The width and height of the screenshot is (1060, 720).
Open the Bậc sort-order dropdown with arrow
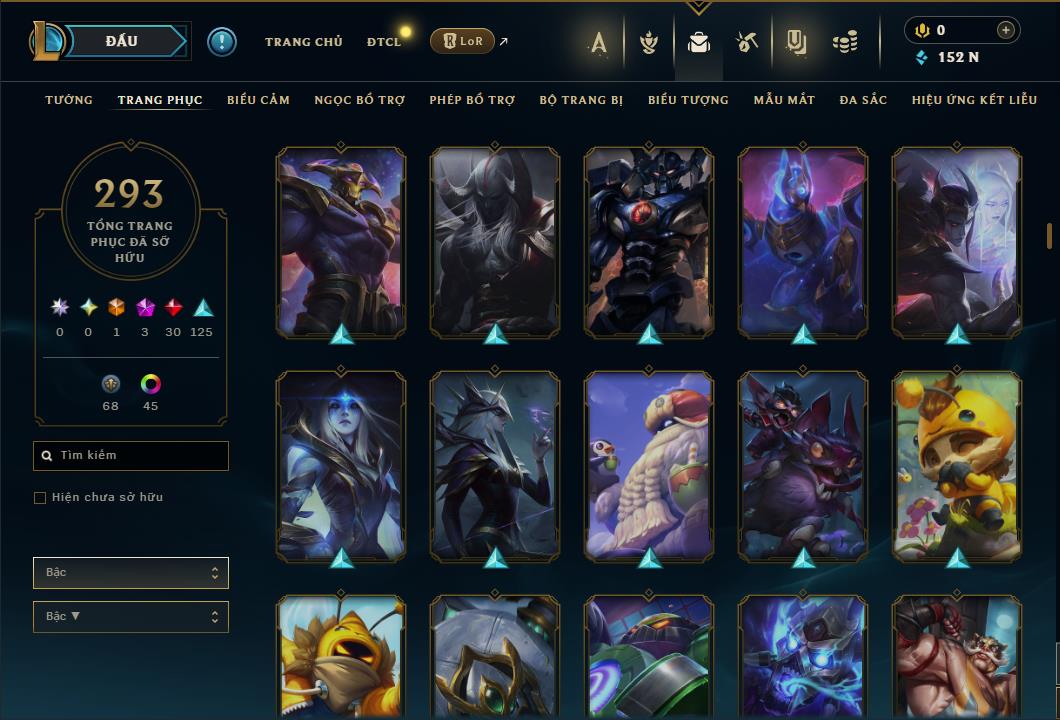tap(131, 617)
